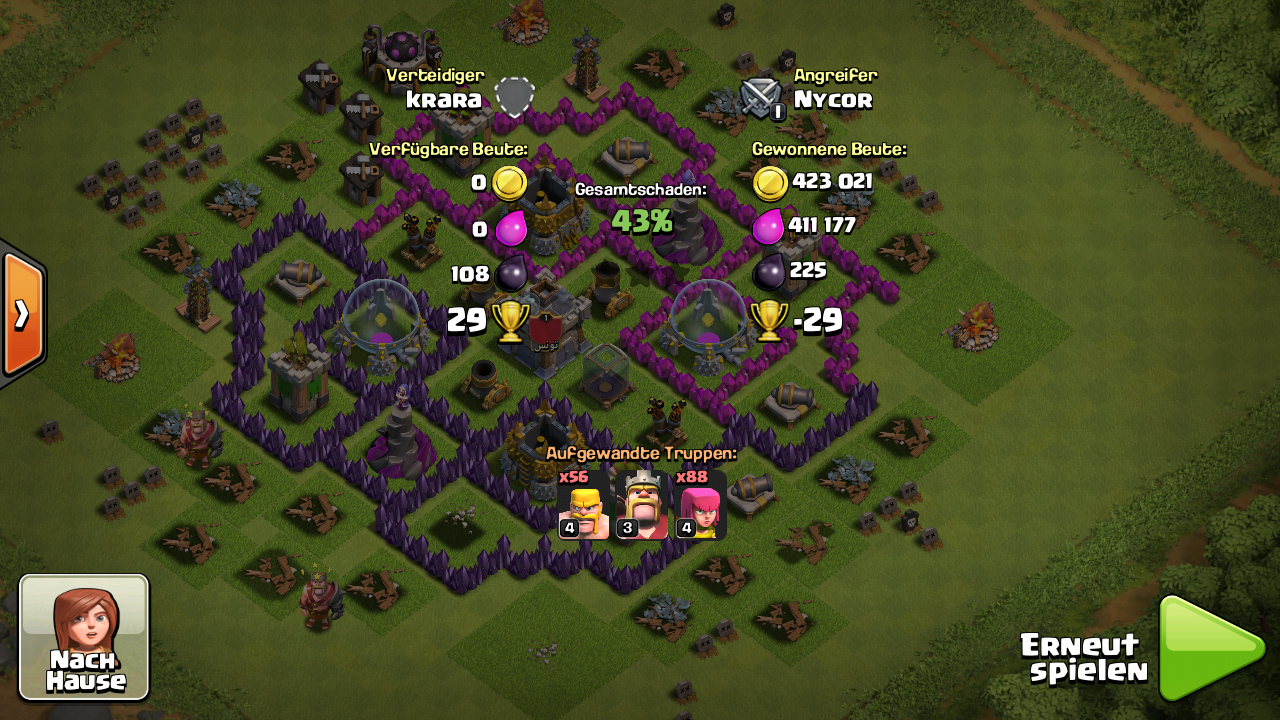Return to village with Nach Hause button
The image size is (1280, 720).
pos(85,637)
